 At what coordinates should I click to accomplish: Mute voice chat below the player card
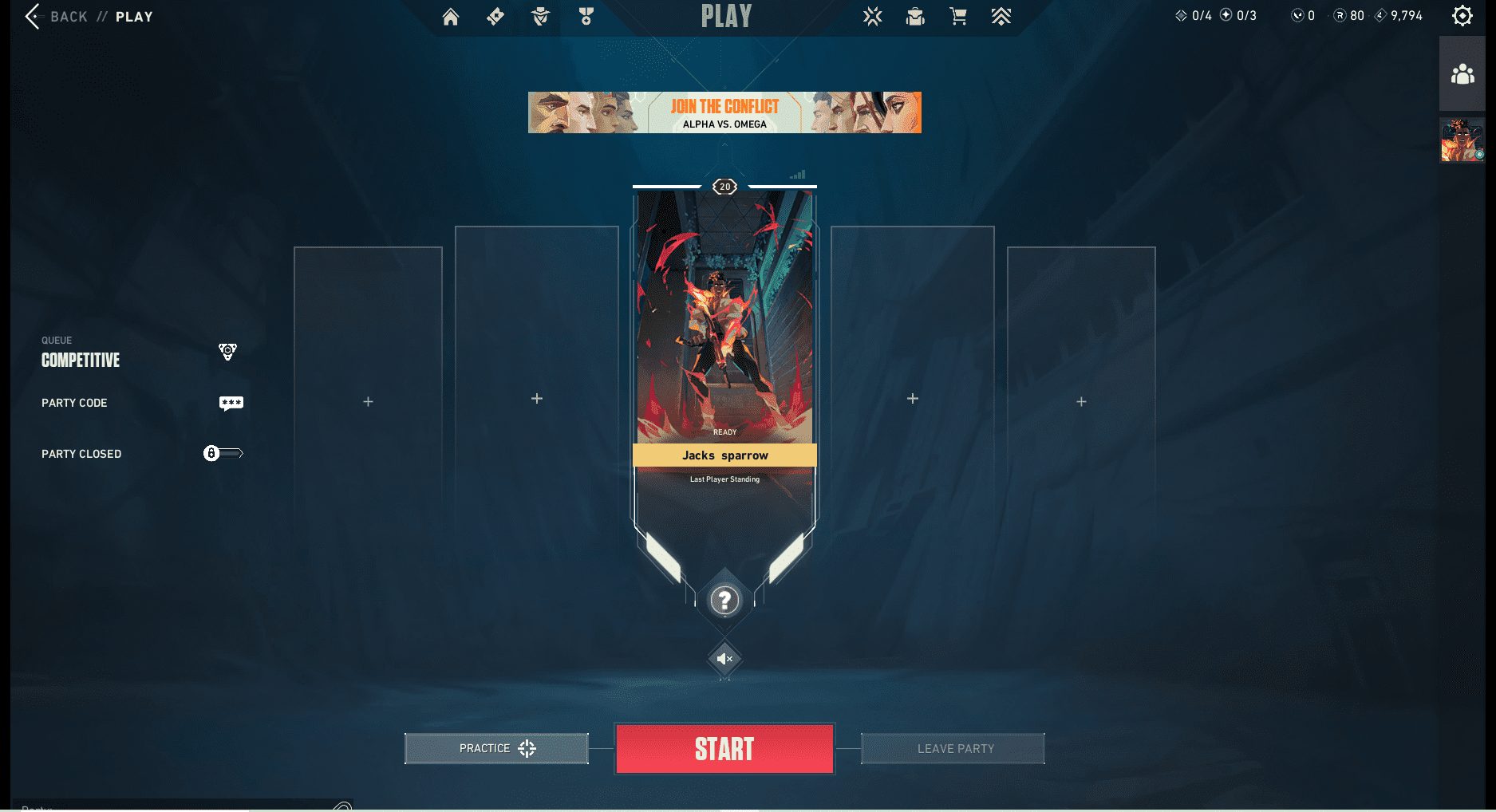point(724,659)
